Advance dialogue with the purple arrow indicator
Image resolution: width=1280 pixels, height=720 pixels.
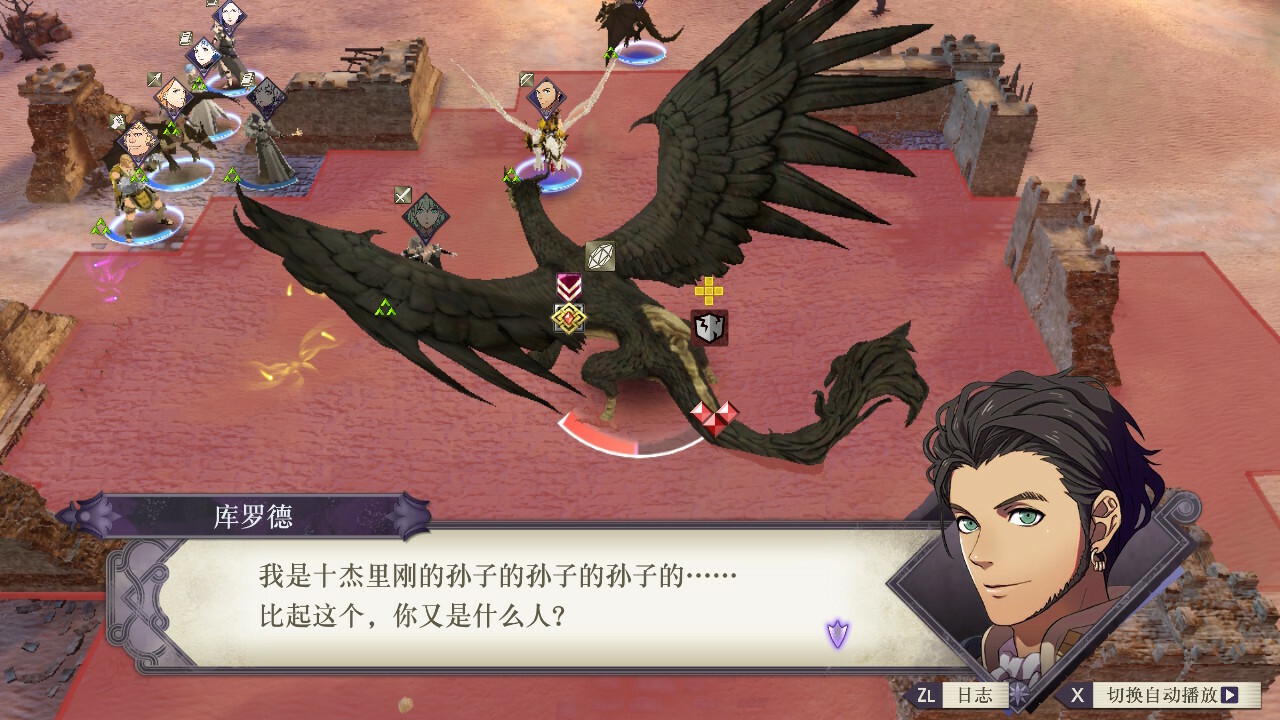837,633
